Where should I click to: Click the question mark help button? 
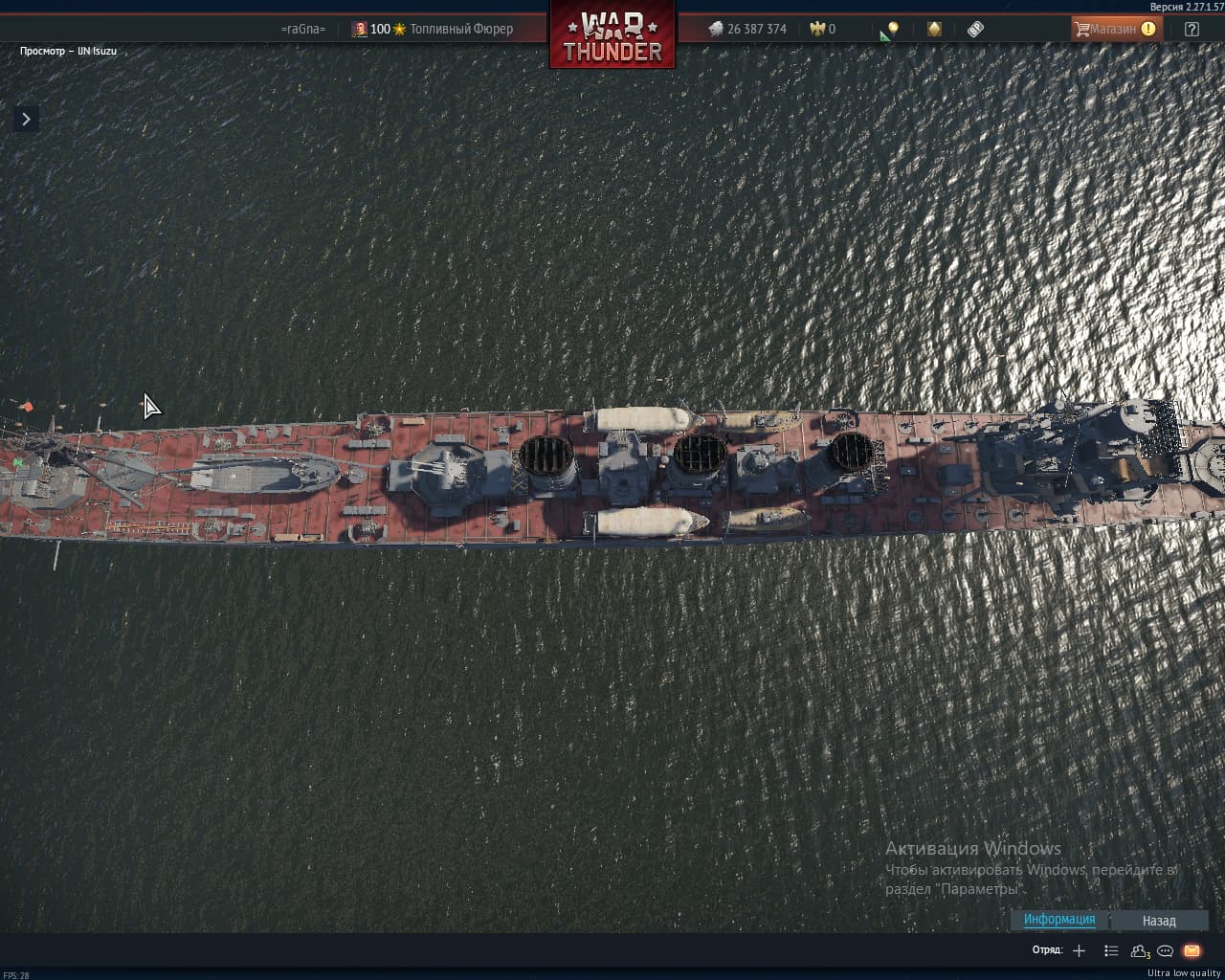point(1192,29)
